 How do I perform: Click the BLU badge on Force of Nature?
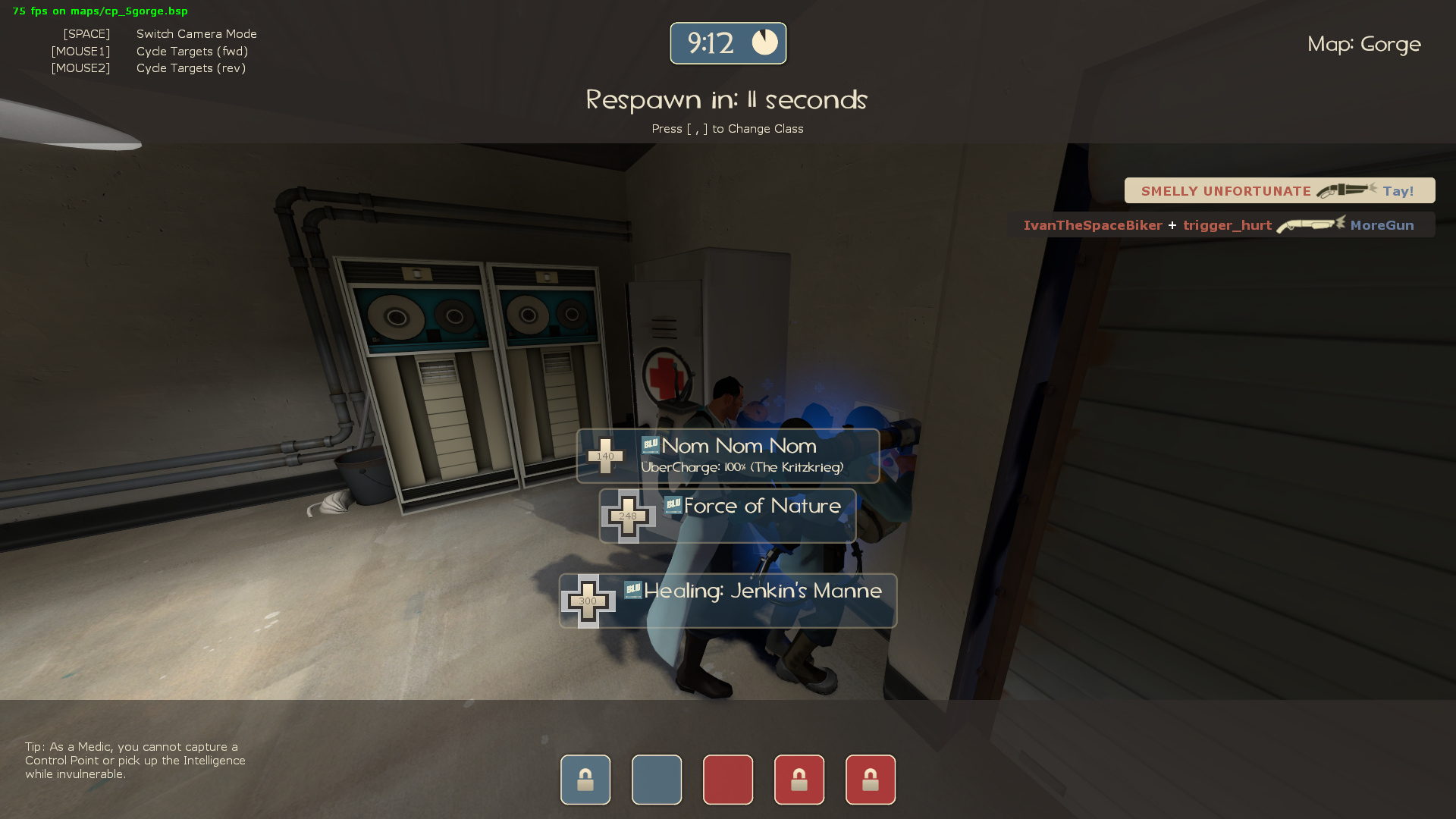(x=672, y=506)
